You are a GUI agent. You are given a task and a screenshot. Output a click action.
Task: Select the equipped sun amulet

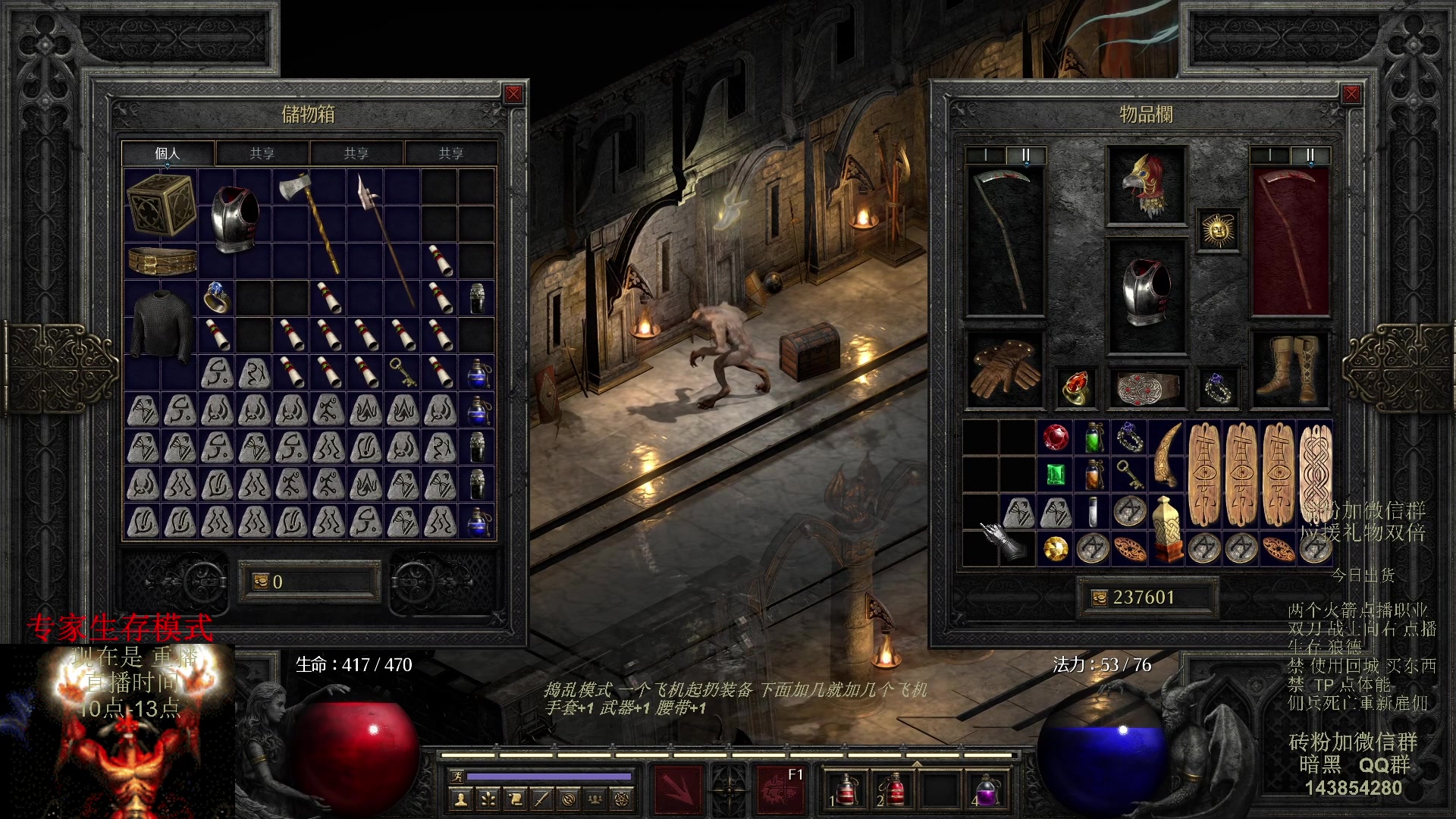point(1218,231)
